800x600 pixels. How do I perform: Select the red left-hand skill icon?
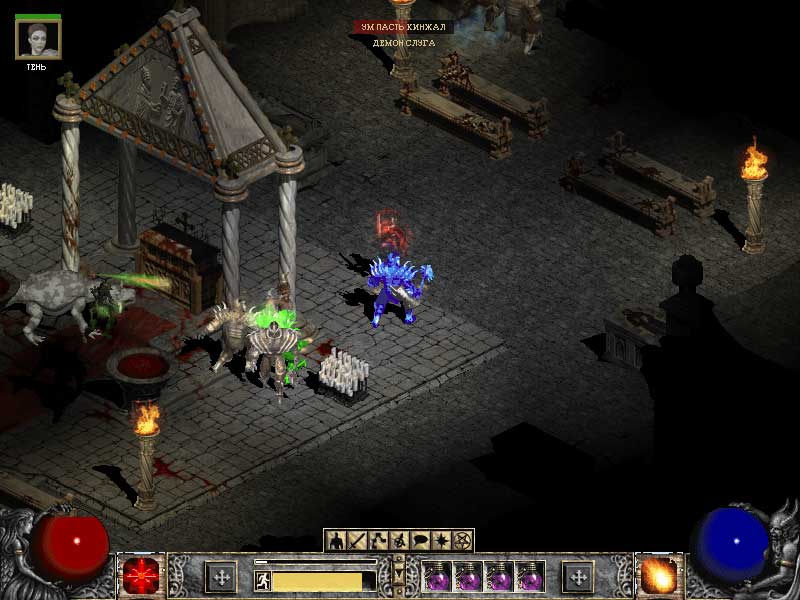click(141, 577)
